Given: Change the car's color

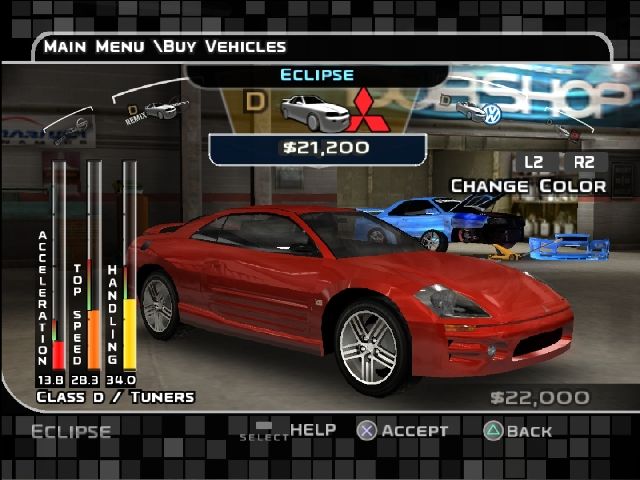Looking at the screenshot, I should [x=527, y=186].
